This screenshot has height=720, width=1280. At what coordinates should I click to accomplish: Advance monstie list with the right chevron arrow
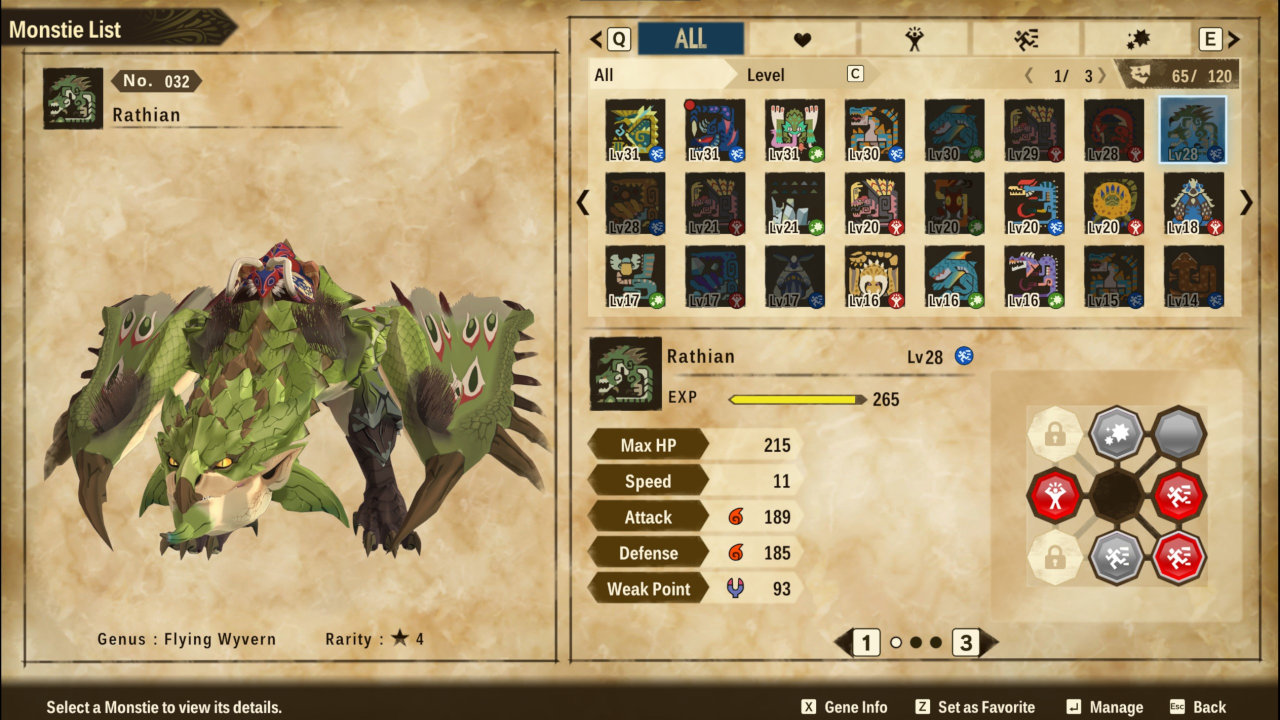click(1245, 203)
